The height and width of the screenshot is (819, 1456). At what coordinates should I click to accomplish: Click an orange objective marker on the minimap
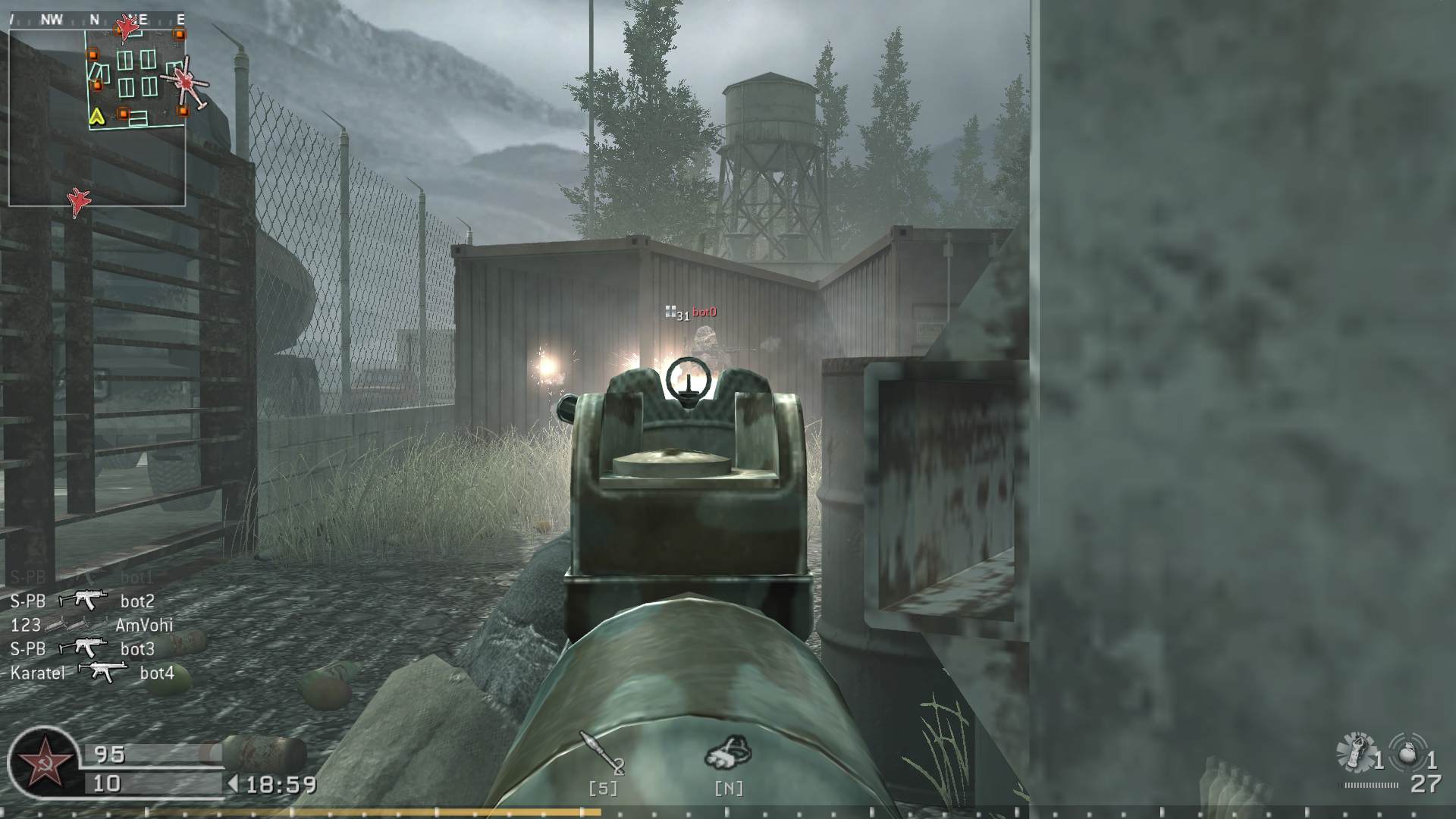pos(93,55)
